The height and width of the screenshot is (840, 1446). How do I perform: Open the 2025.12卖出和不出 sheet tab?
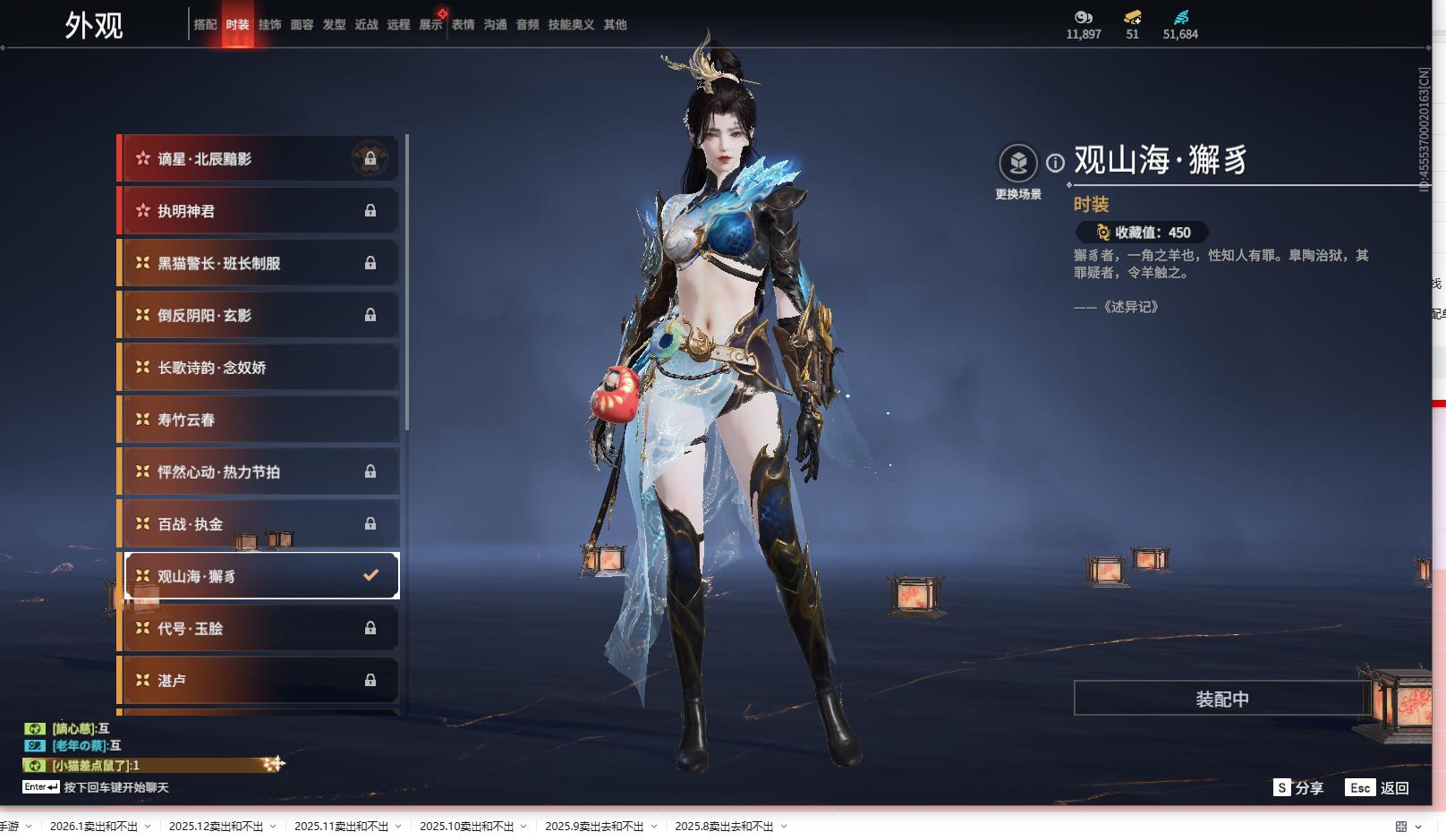[216, 827]
